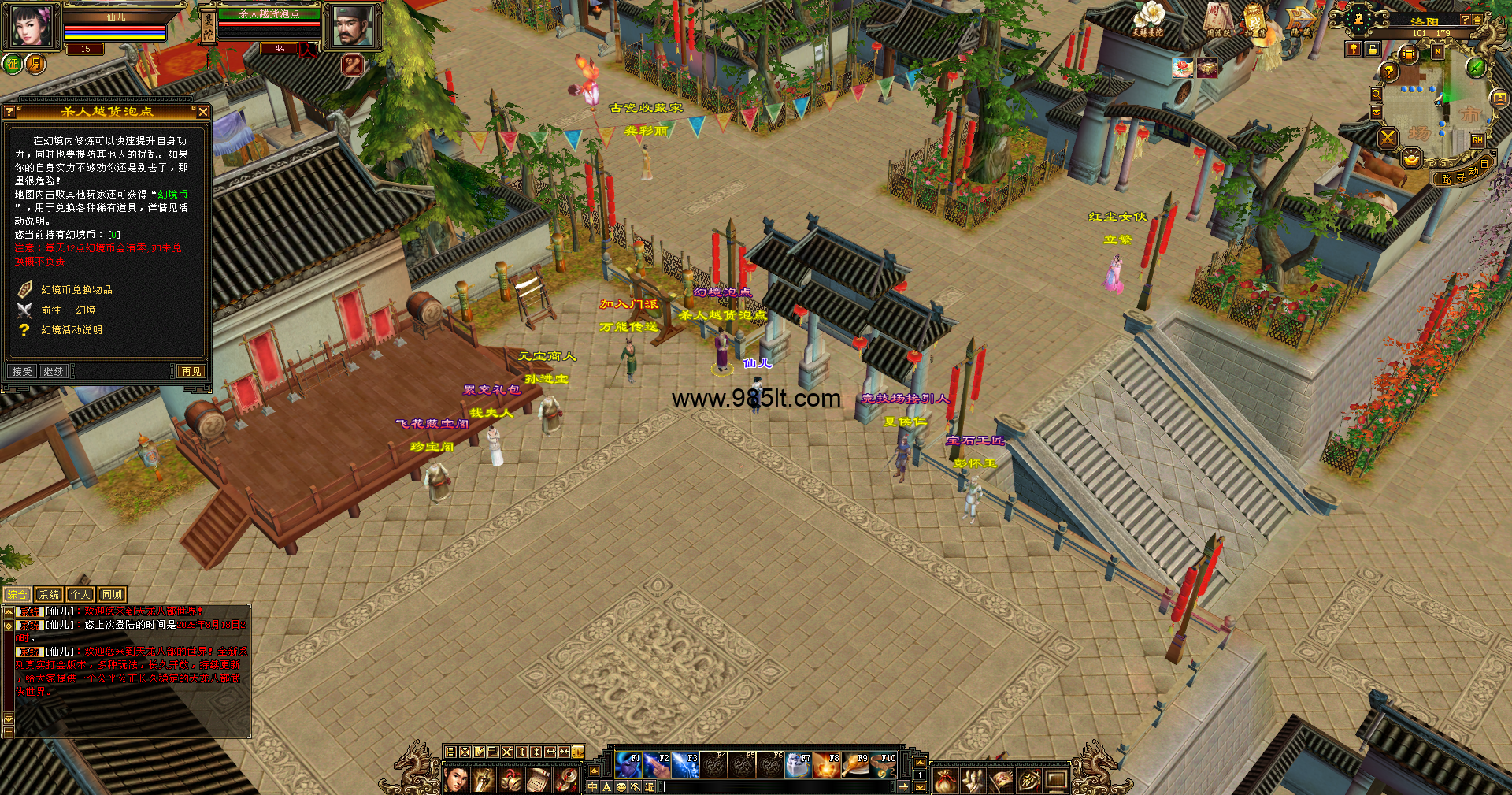
Task: Select the 前往 - 幻境 dialogue option
Action: pos(69,310)
